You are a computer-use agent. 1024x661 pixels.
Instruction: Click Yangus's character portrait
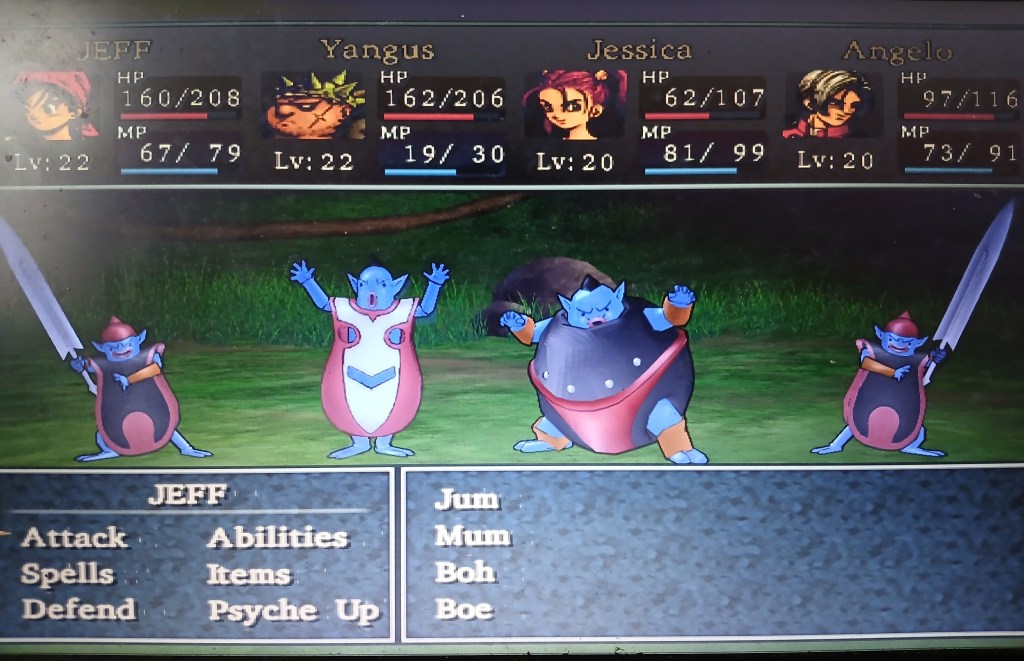click(313, 106)
